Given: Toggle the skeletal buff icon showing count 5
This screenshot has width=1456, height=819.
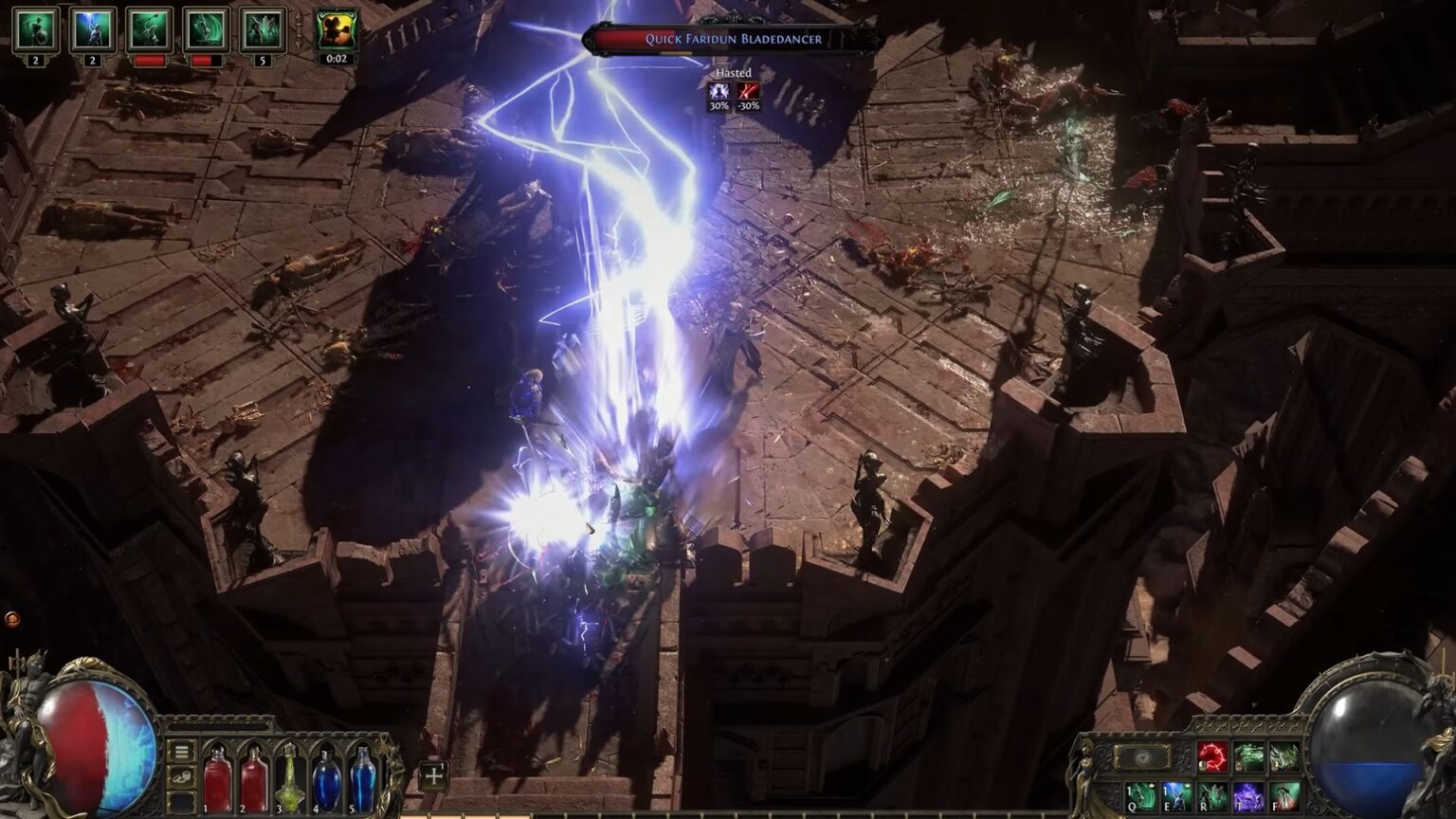Looking at the screenshot, I should (264, 31).
